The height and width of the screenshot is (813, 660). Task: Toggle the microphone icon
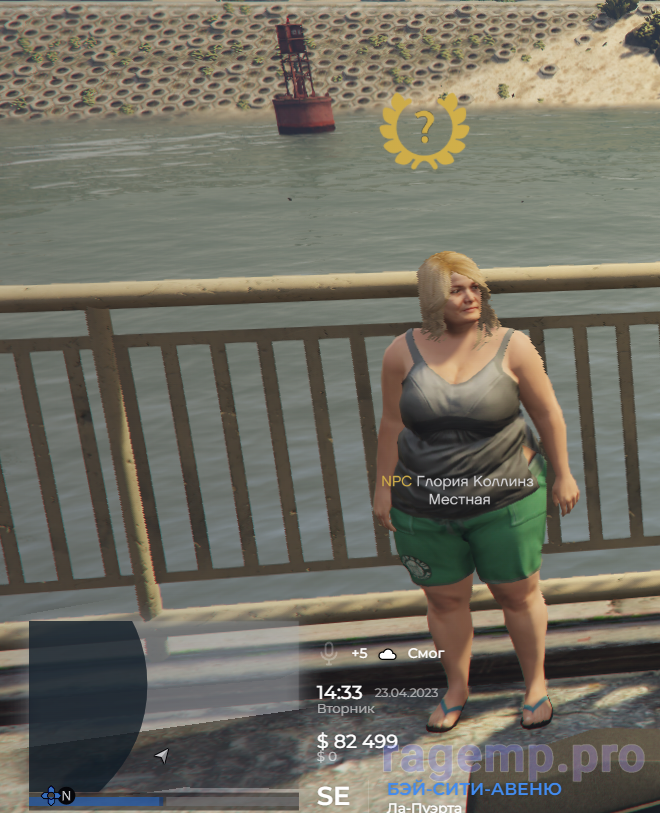point(328,653)
